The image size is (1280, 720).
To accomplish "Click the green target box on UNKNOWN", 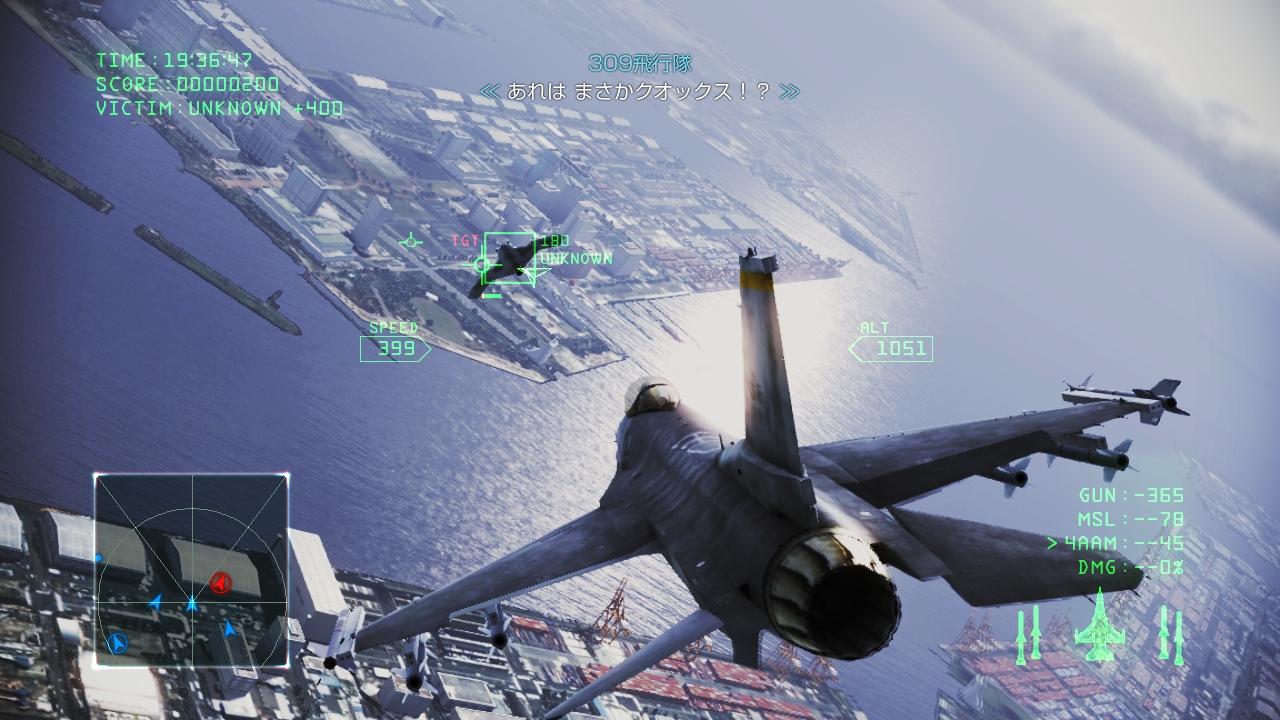I will click(x=509, y=259).
